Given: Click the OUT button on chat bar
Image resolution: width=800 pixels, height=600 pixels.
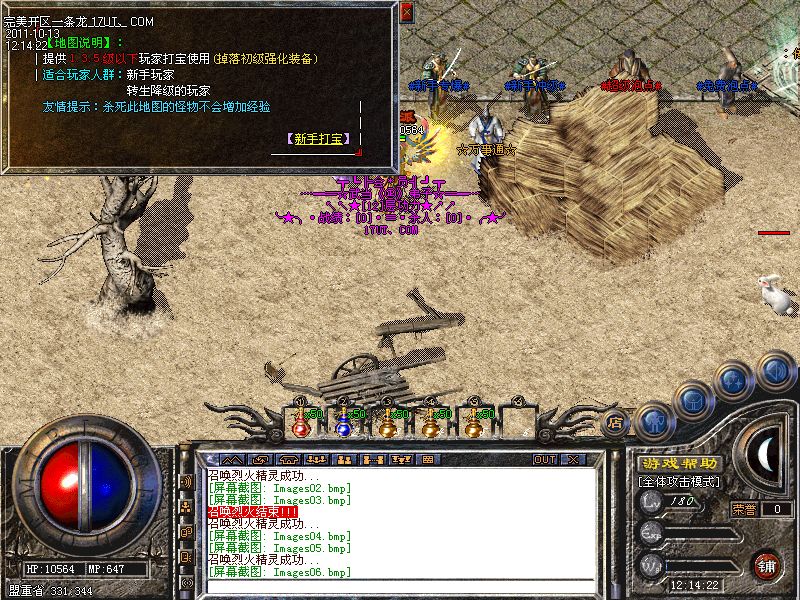Looking at the screenshot, I should pos(544,459).
